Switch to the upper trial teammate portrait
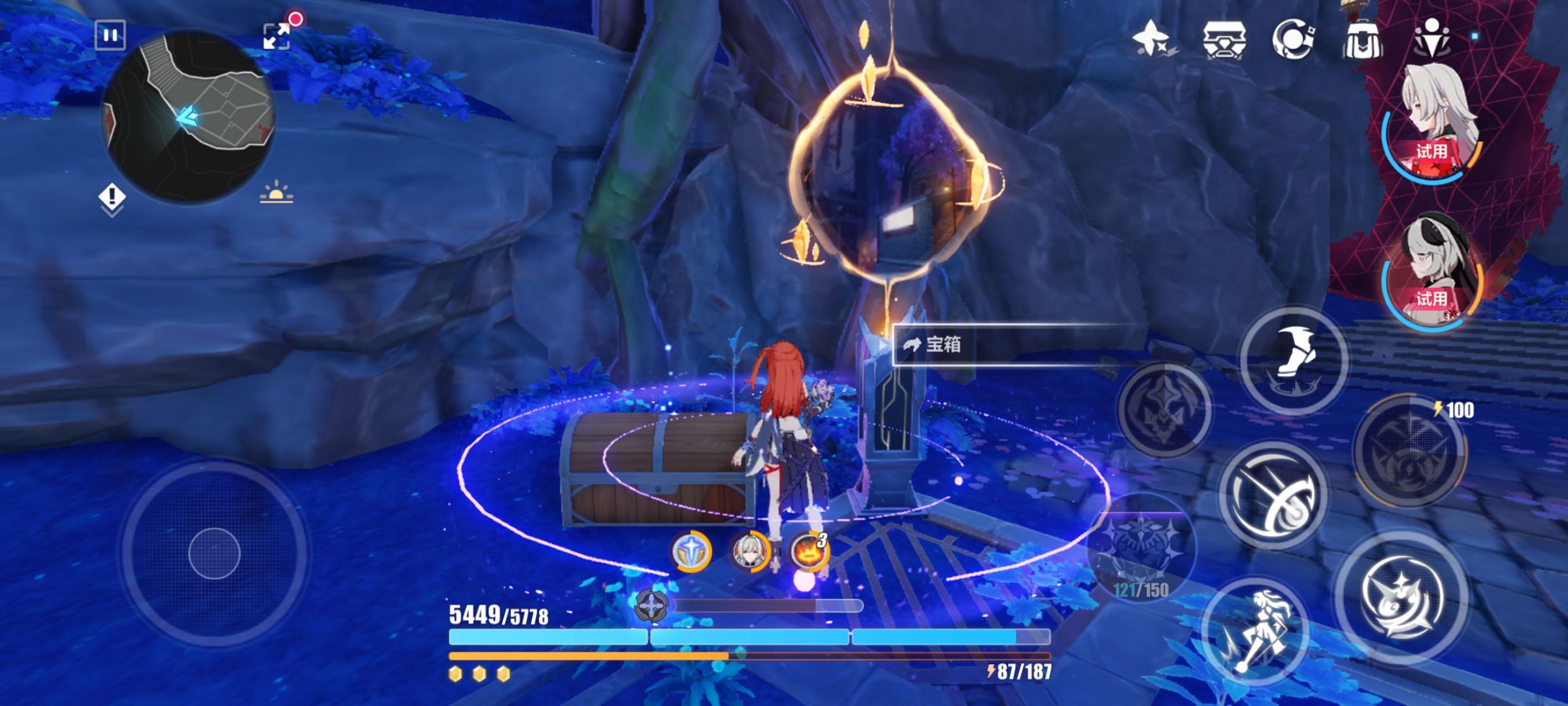 point(1434,124)
